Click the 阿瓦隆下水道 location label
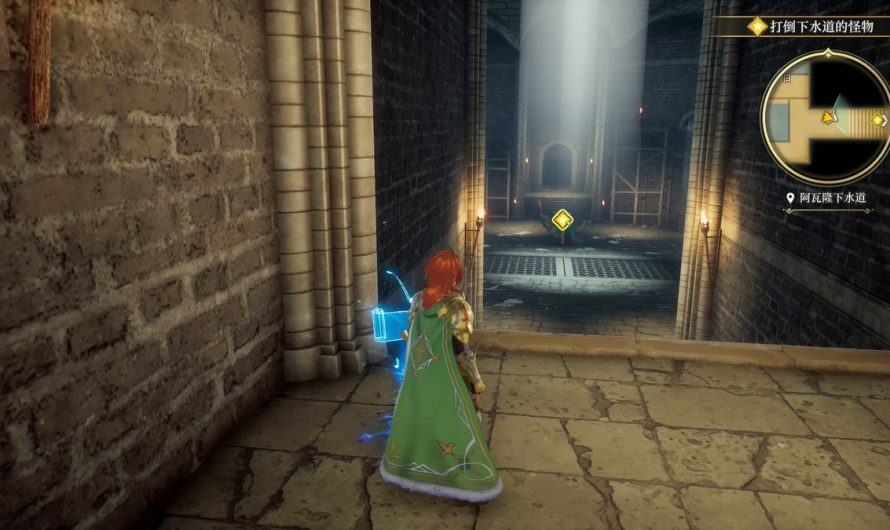 pos(831,199)
